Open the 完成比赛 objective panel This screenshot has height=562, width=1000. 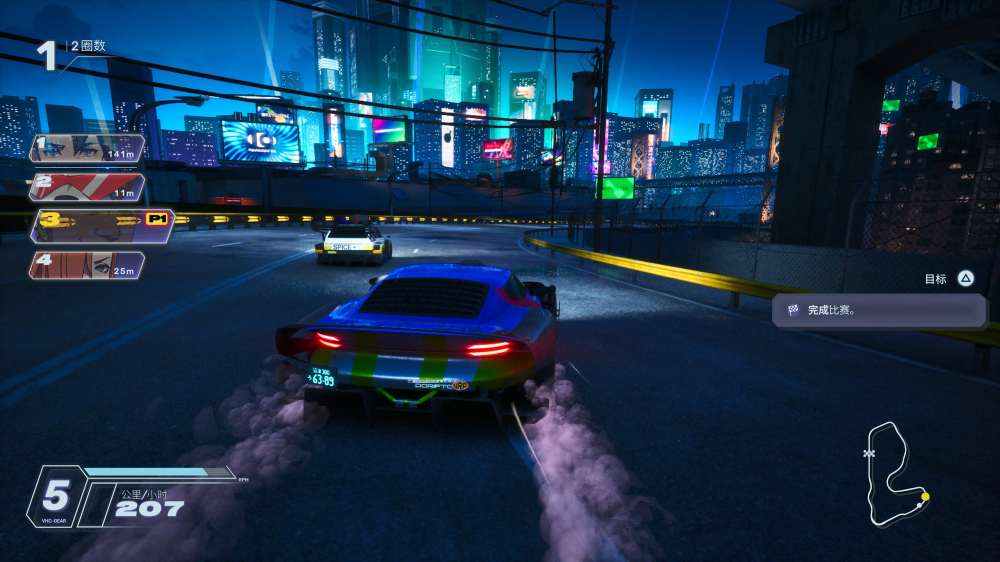click(x=879, y=310)
